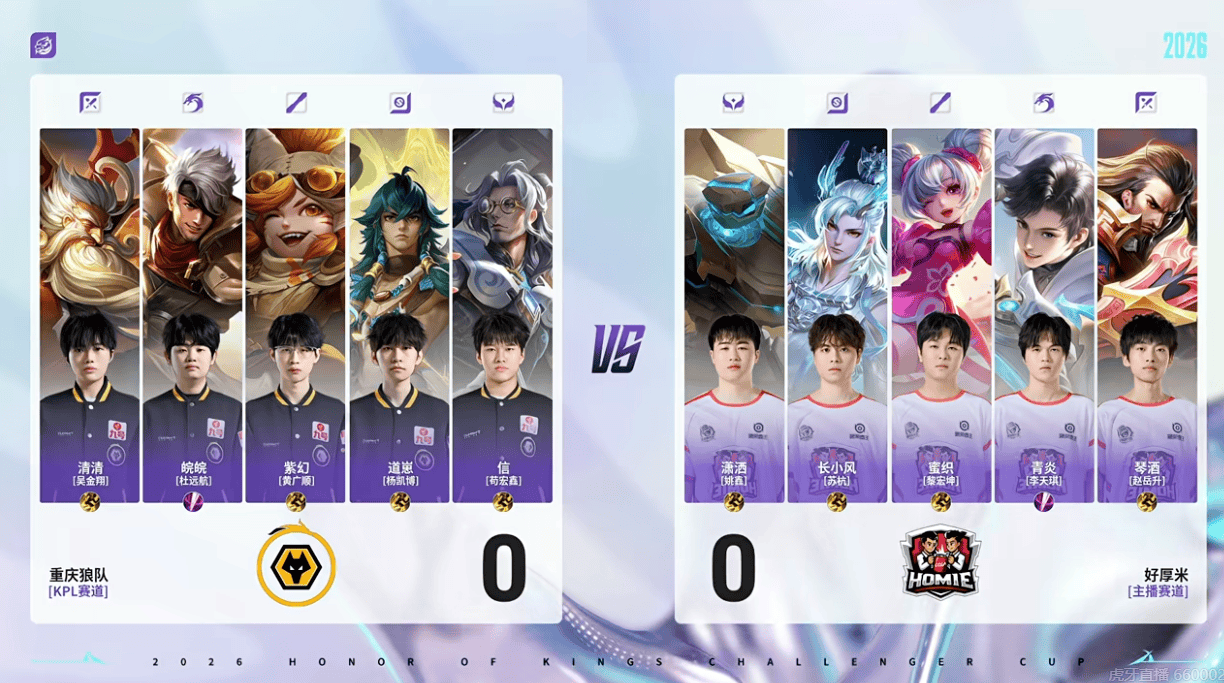Pick the 青炎 player card

click(1044, 315)
